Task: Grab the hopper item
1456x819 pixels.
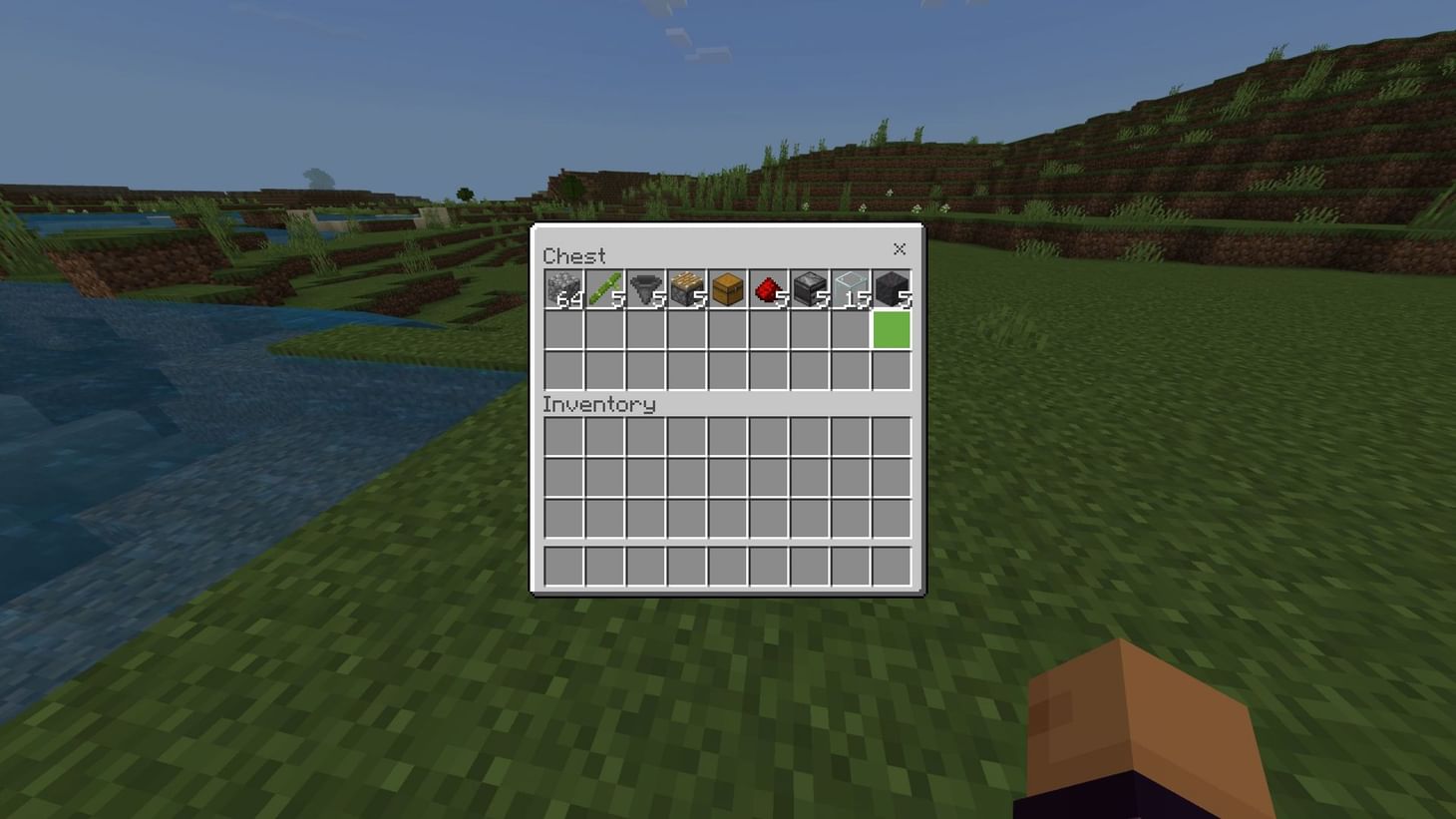Action: click(646, 289)
